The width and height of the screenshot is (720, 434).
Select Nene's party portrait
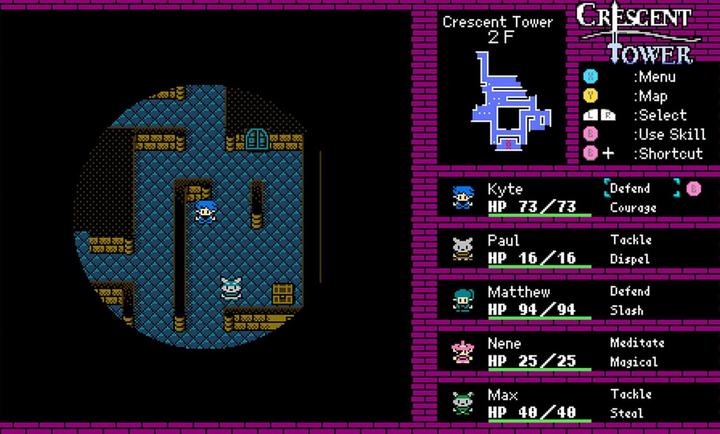[x=462, y=352]
